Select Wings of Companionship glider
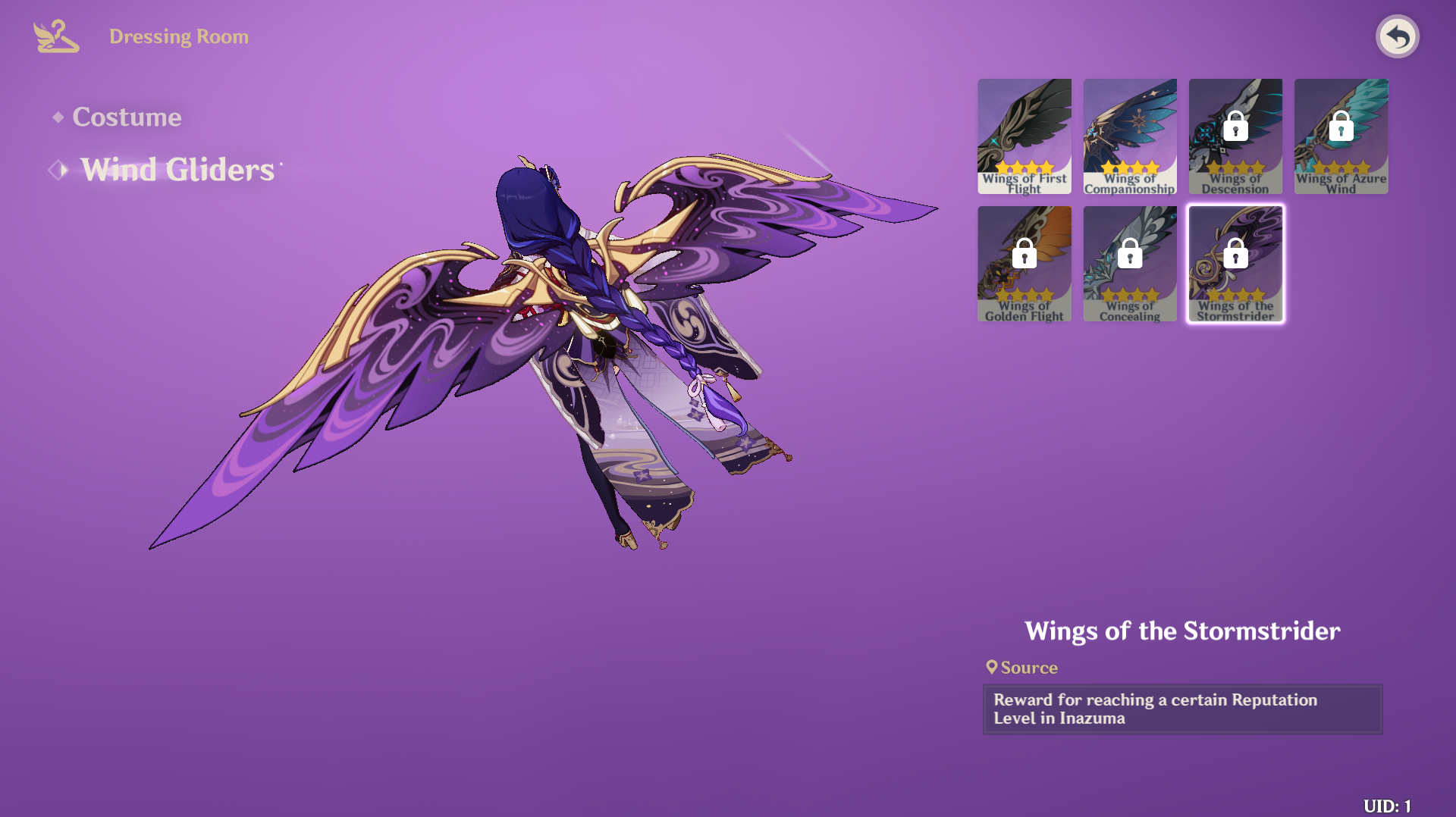 tap(1129, 136)
